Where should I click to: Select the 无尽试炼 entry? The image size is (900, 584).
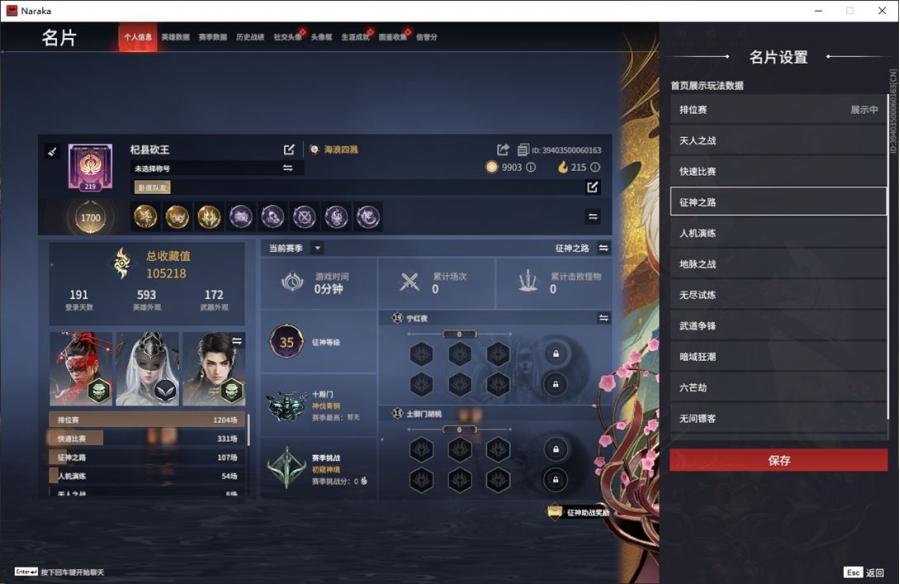(x=778, y=295)
